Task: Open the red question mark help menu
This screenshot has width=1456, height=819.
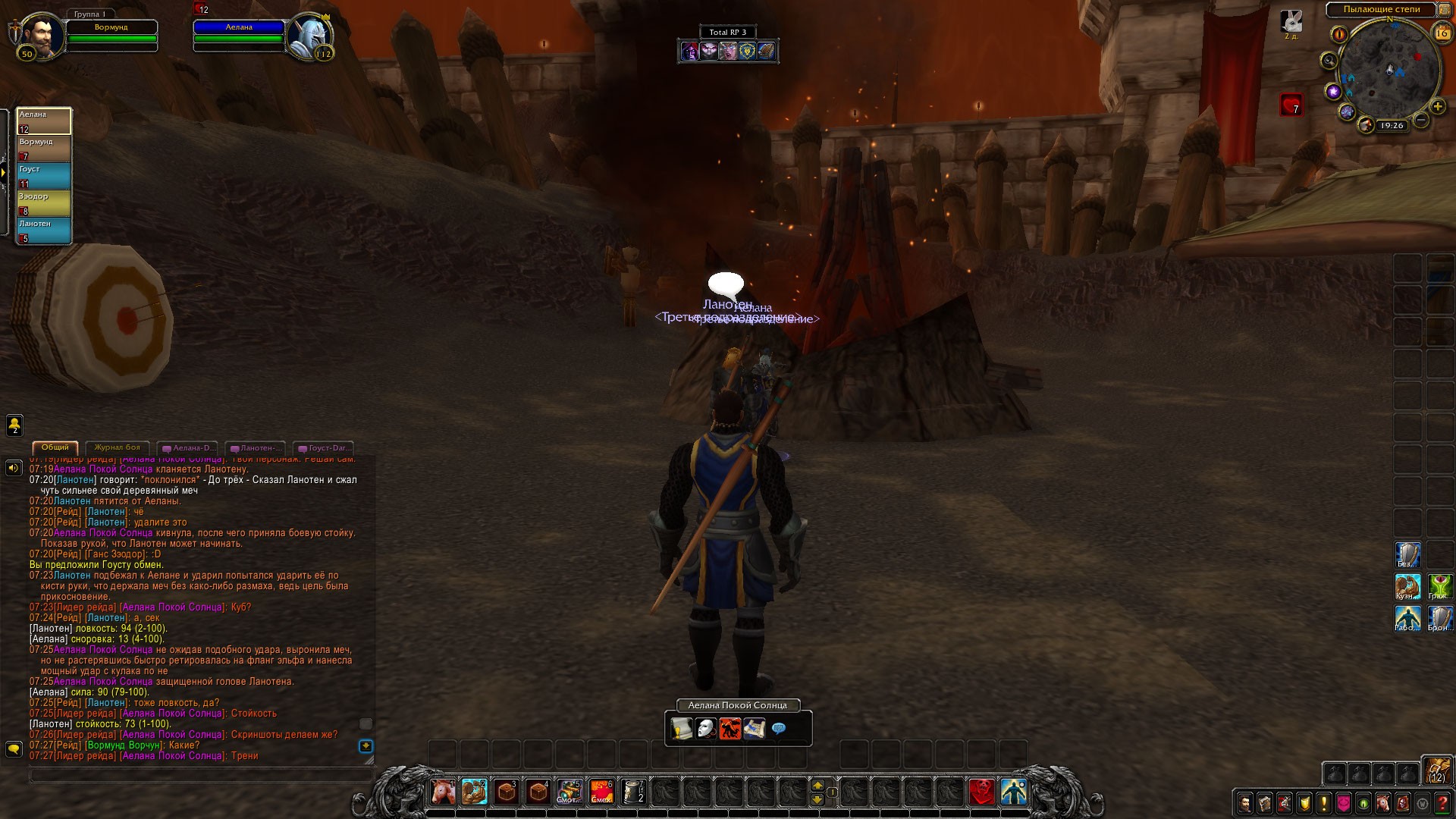Action: pyautogui.click(x=1442, y=802)
